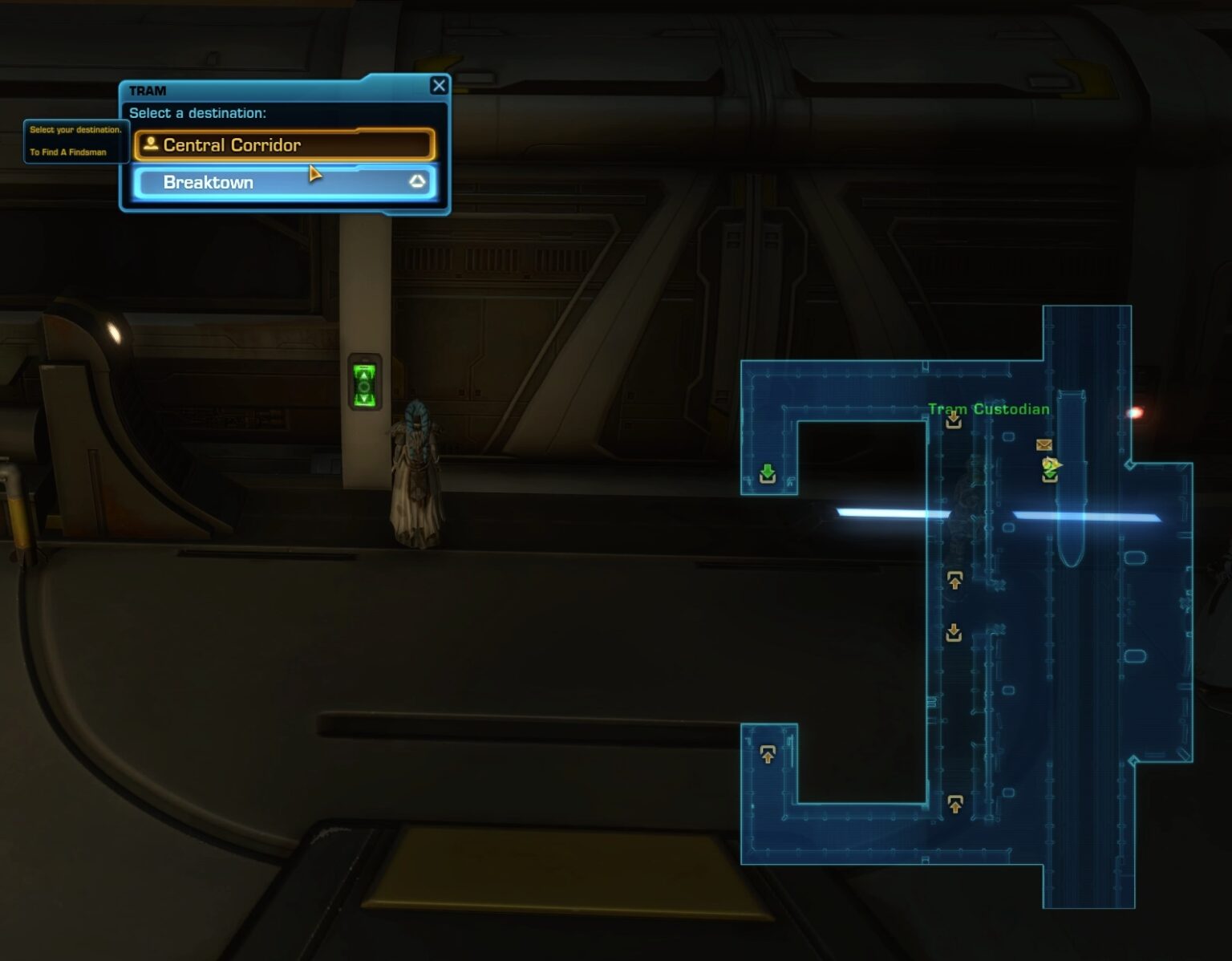Click the Tram Custodian name on the map
1232x961 pixels.
tap(988, 408)
